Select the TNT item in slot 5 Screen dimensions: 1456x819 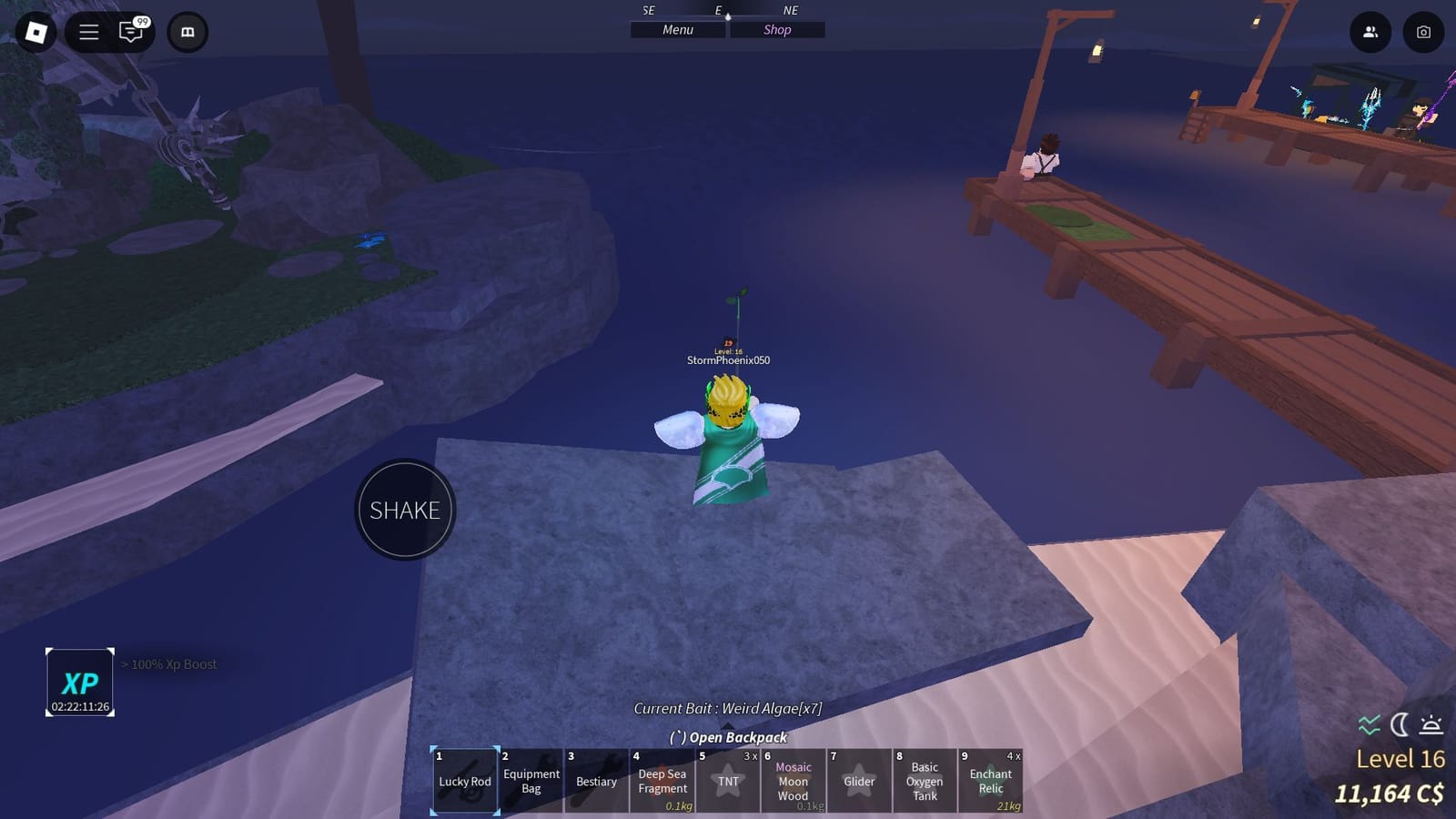click(x=727, y=781)
